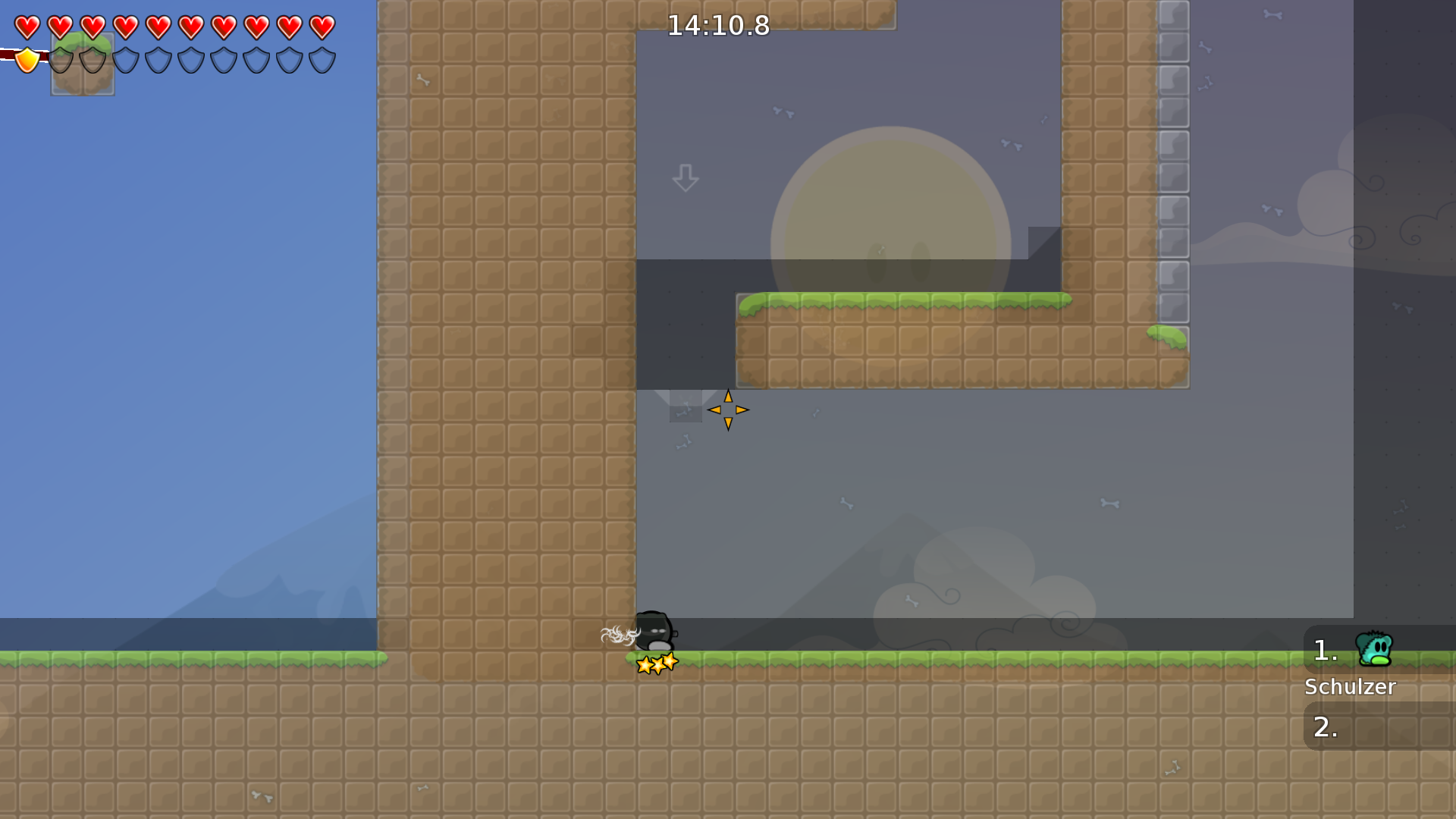The image size is (1456, 819).
Task: Click the gray downward arrow sign
Action: 685,177
